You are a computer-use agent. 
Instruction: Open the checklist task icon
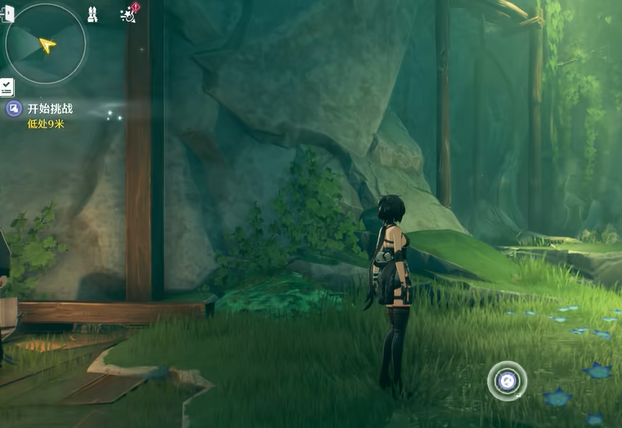tap(7, 87)
